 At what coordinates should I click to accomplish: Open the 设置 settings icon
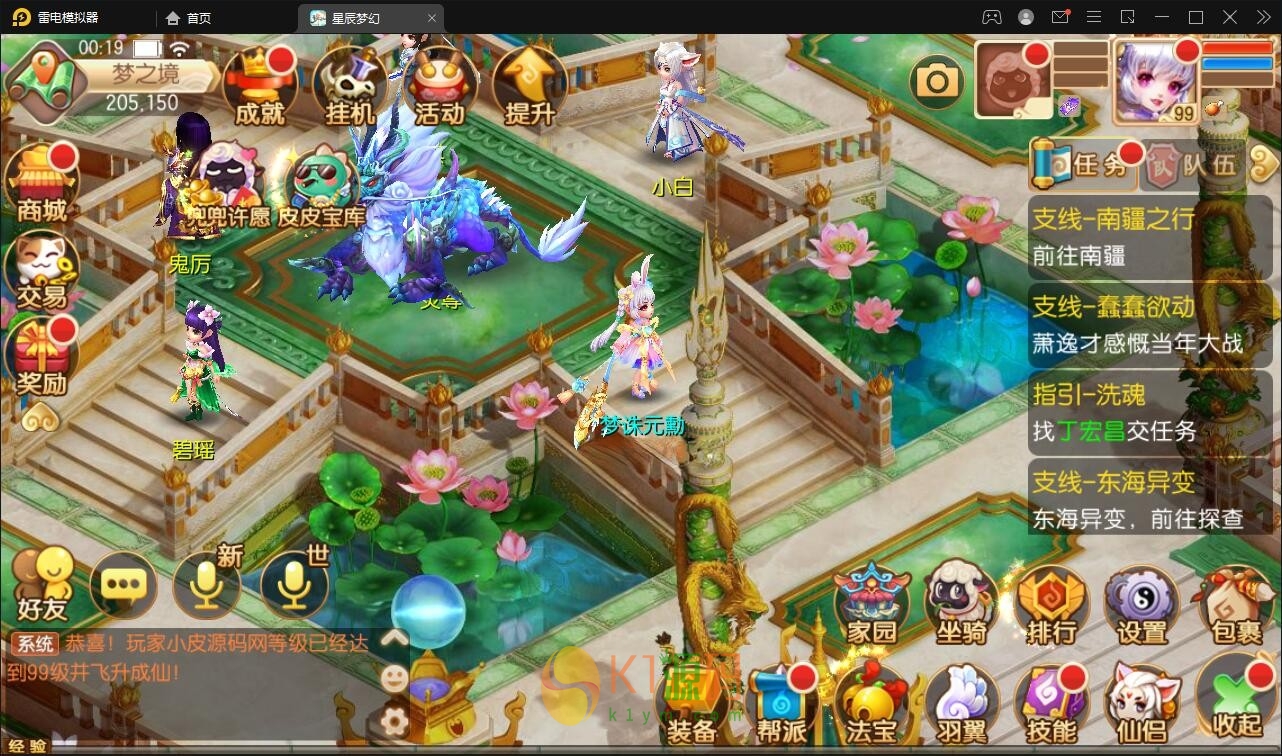tap(1142, 603)
